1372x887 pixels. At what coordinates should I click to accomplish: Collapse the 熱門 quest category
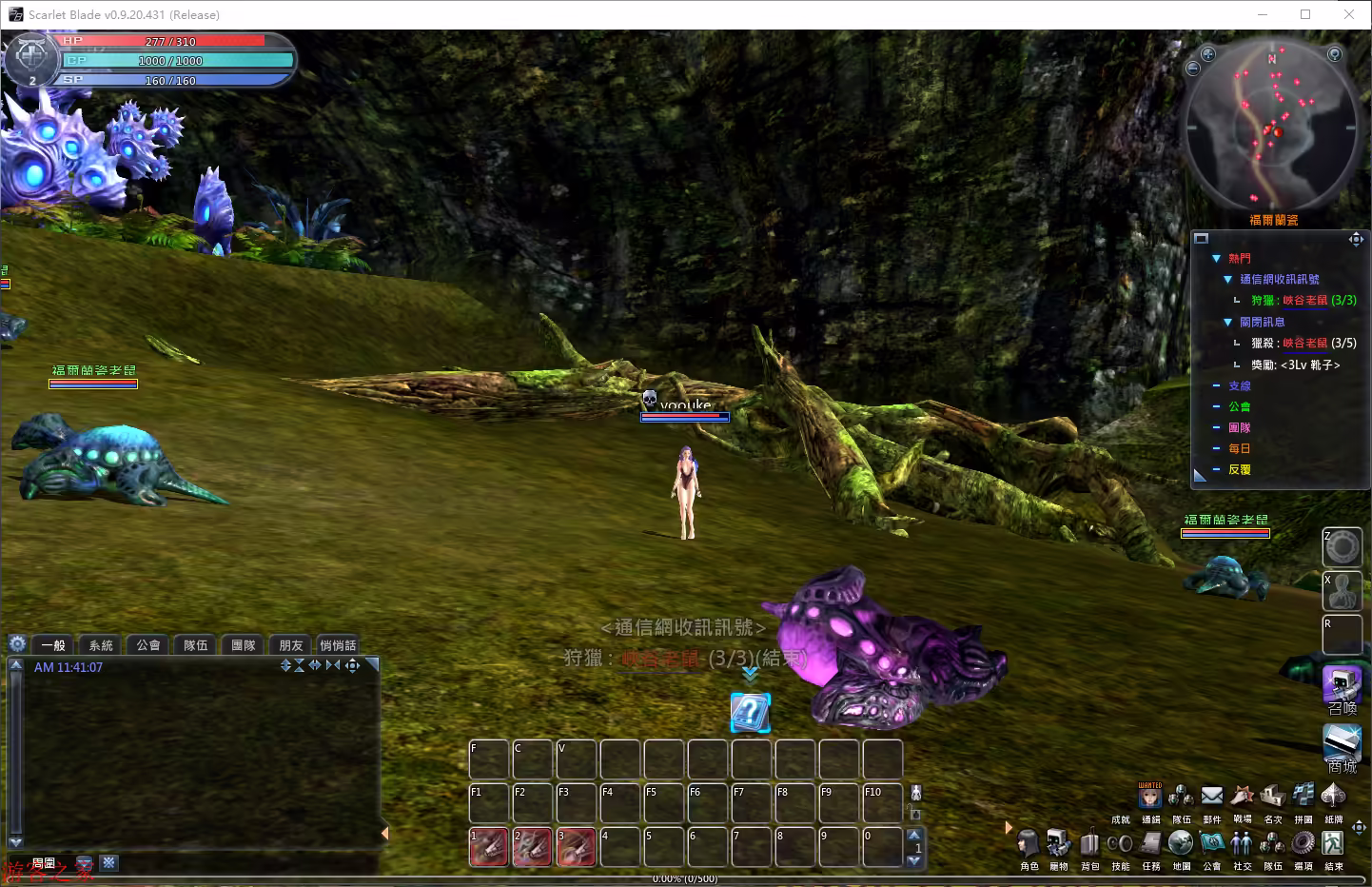coord(1217,258)
